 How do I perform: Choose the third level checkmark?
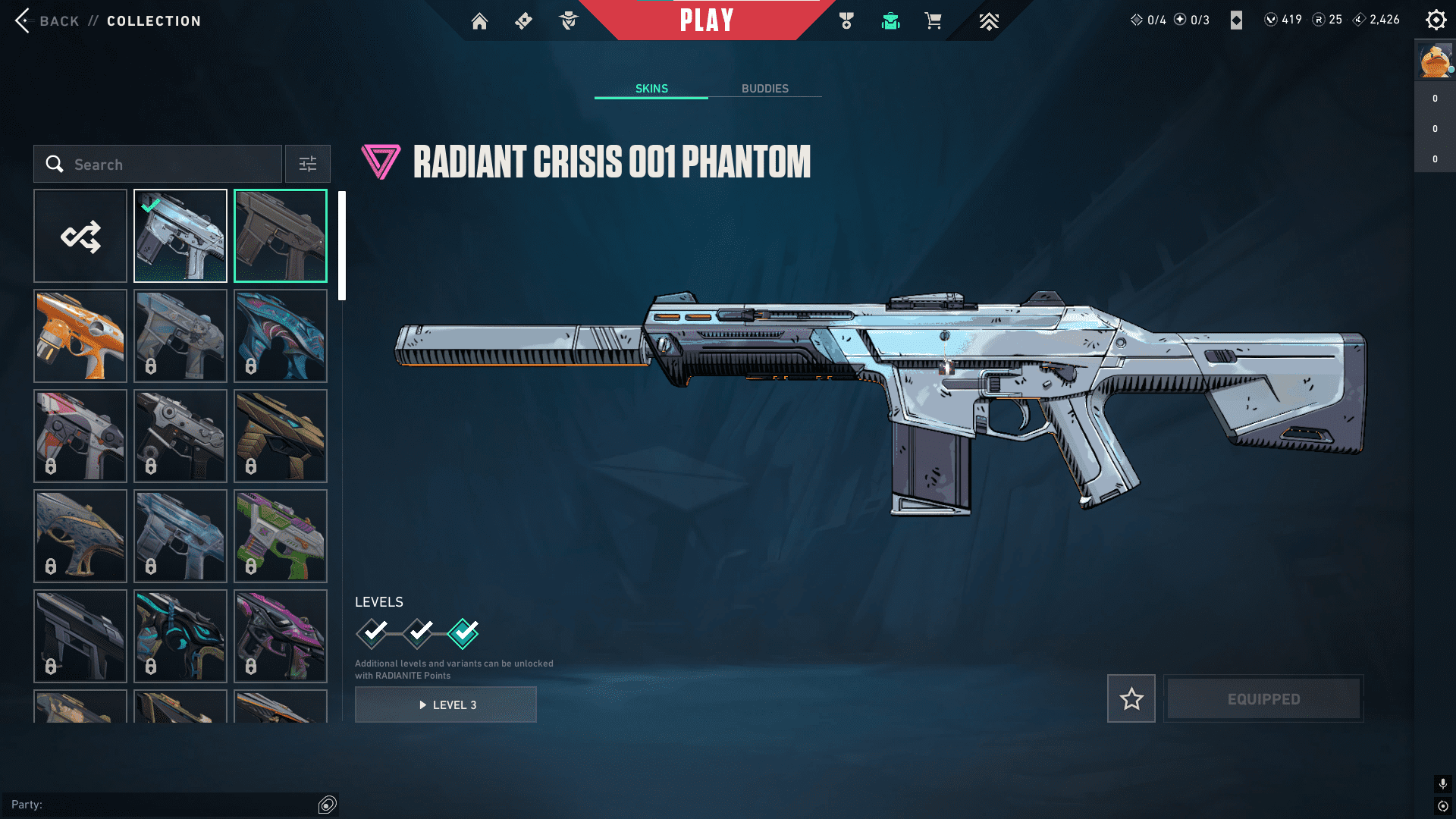(x=463, y=633)
